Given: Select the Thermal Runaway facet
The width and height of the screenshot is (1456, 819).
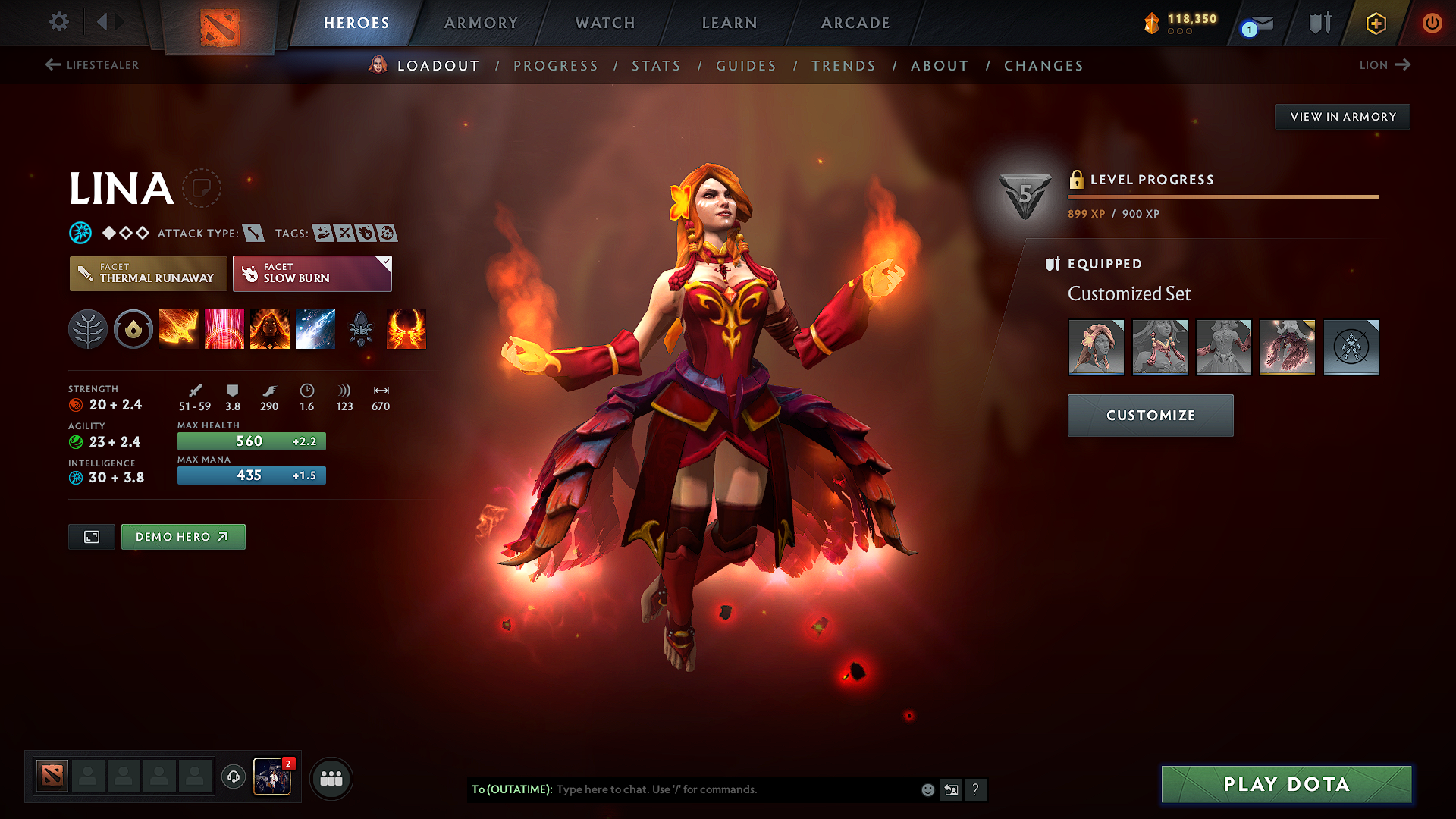Looking at the screenshot, I should 148,273.
